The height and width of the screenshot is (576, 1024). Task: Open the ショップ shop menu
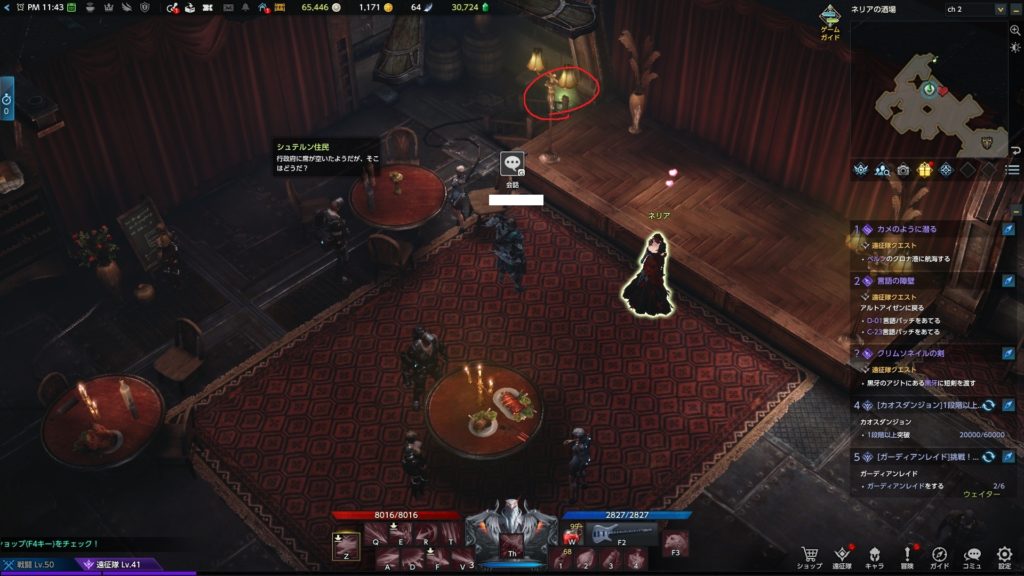tap(811, 555)
